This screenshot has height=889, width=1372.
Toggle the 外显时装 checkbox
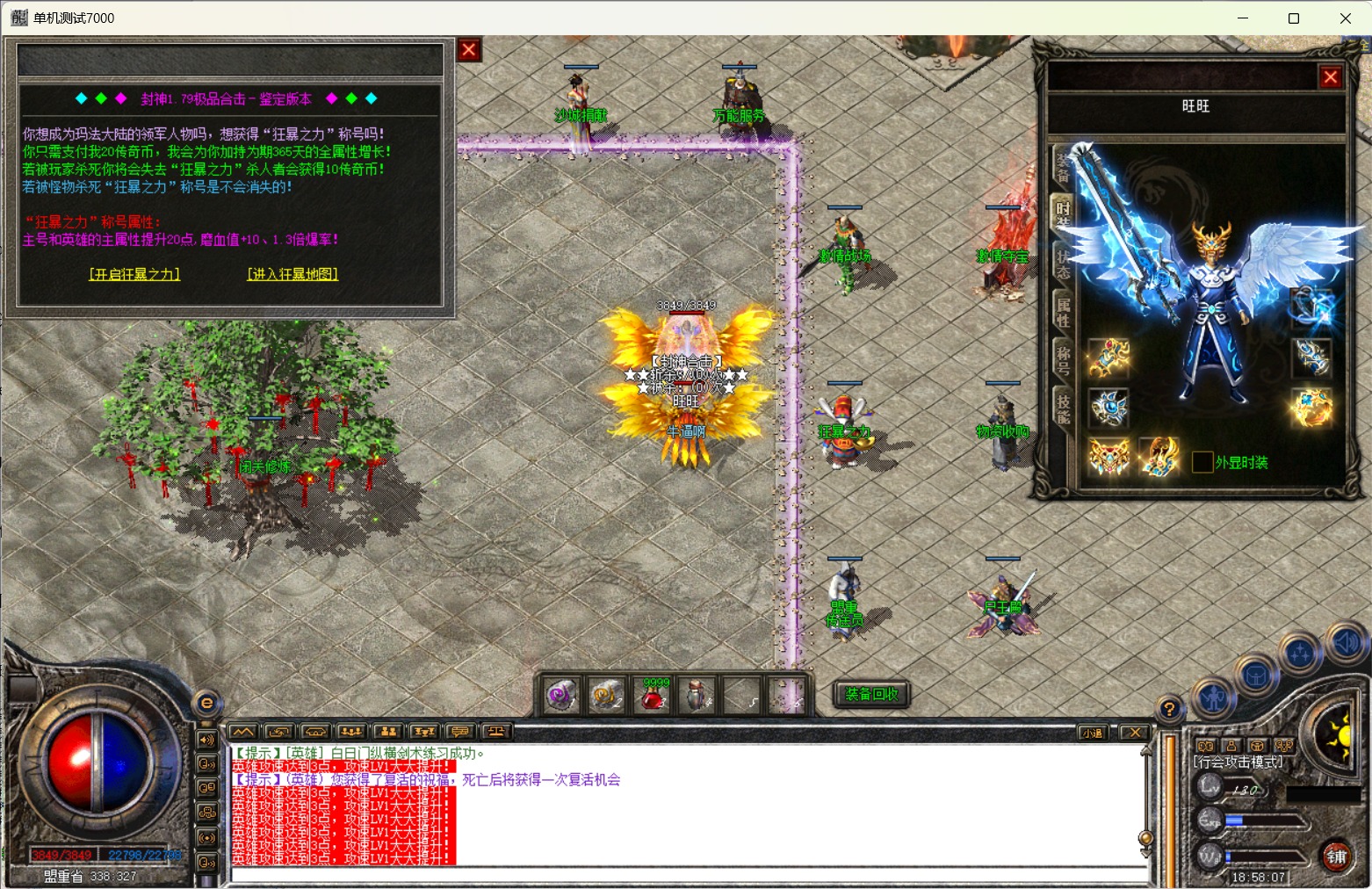(1202, 462)
